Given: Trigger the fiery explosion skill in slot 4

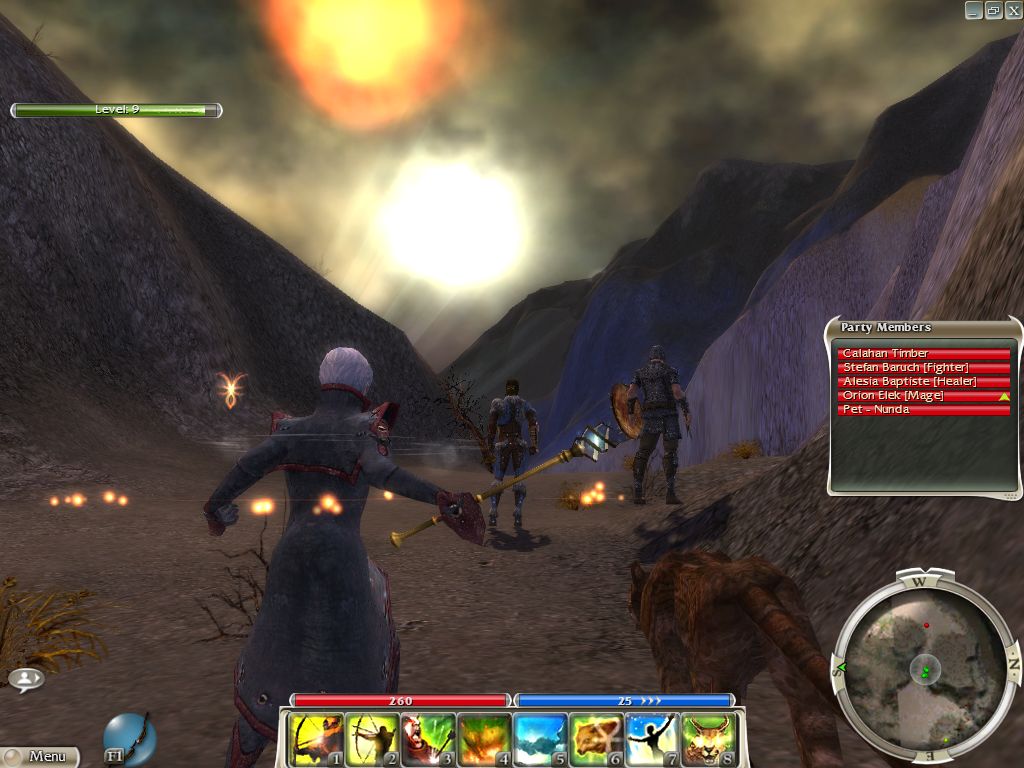Looking at the screenshot, I should point(485,740).
